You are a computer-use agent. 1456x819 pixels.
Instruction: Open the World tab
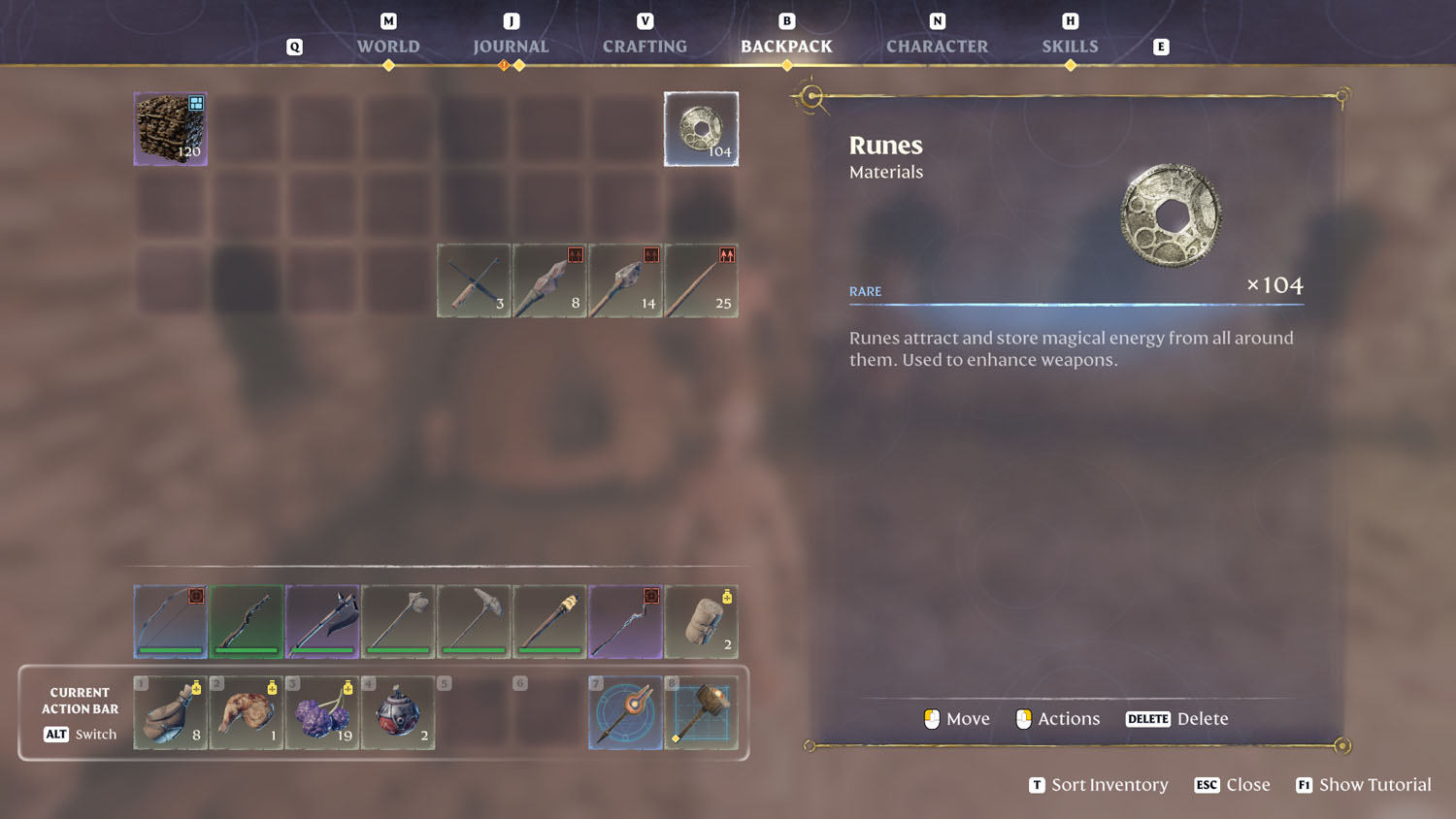pyautogui.click(x=388, y=46)
